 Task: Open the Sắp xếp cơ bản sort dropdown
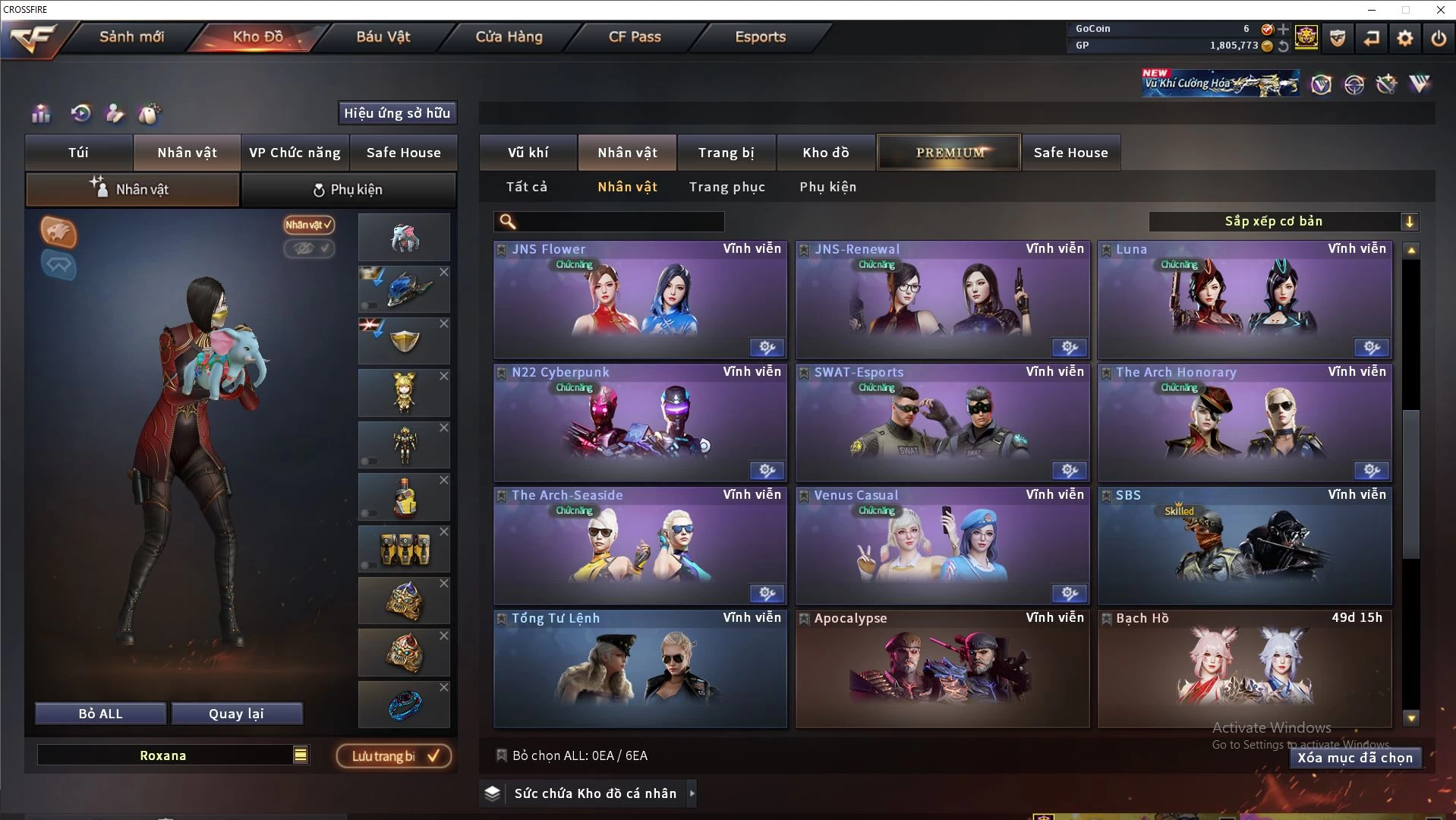1283,222
